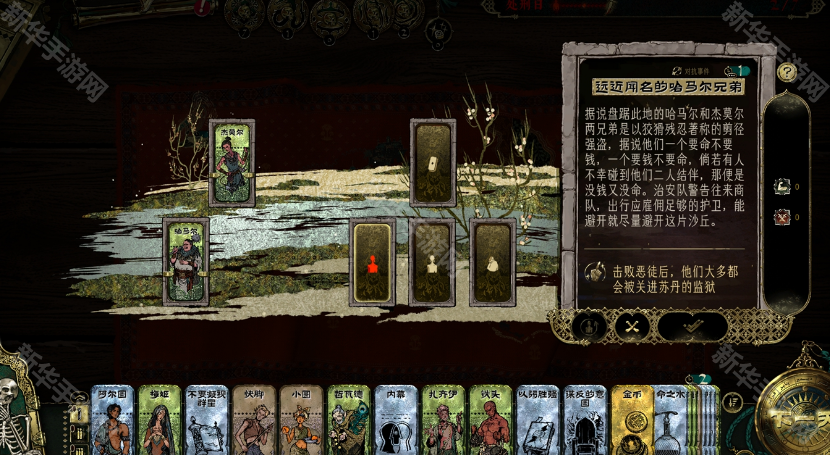
Task: Select the 杰莫尔 enemy card
Action: (x=231, y=162)
